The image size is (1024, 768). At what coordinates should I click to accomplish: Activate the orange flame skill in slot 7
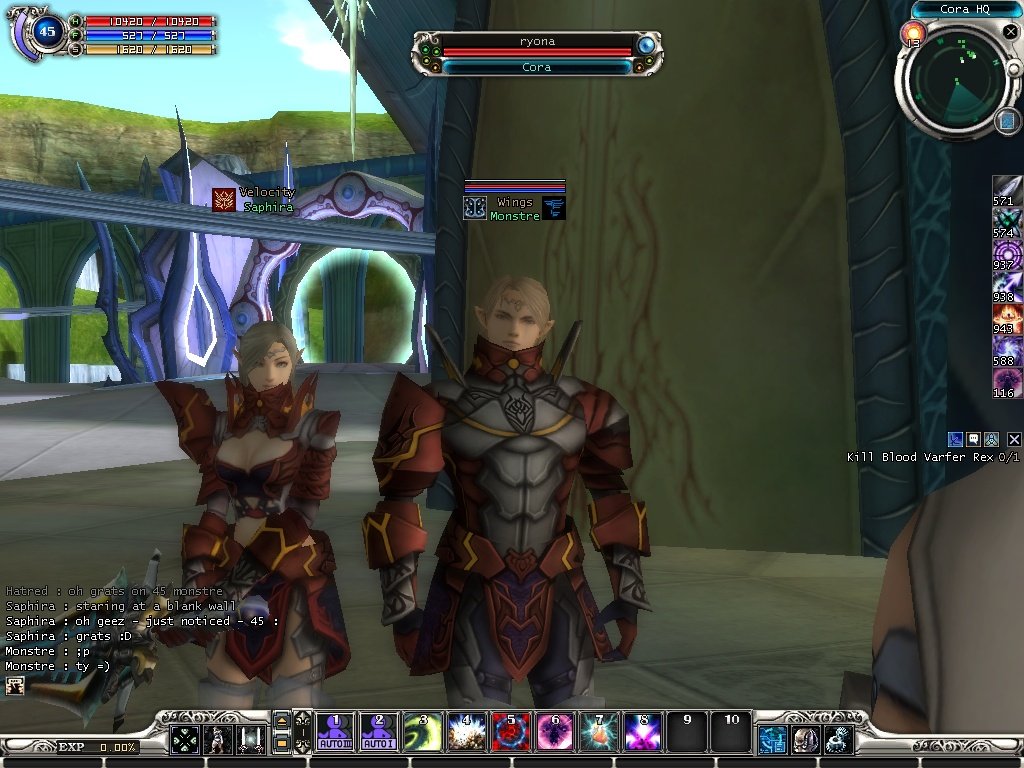pyautogui.click(x=598, y=732)
